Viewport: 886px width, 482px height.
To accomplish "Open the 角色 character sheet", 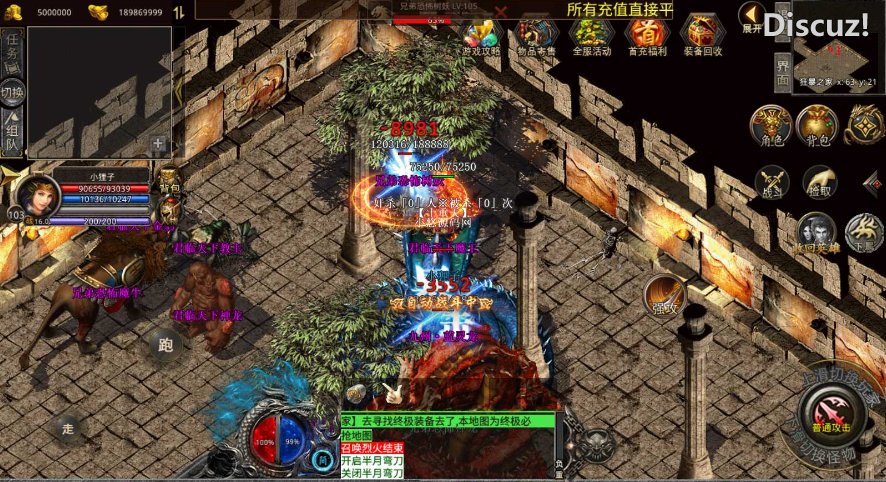I will (772, 126).
